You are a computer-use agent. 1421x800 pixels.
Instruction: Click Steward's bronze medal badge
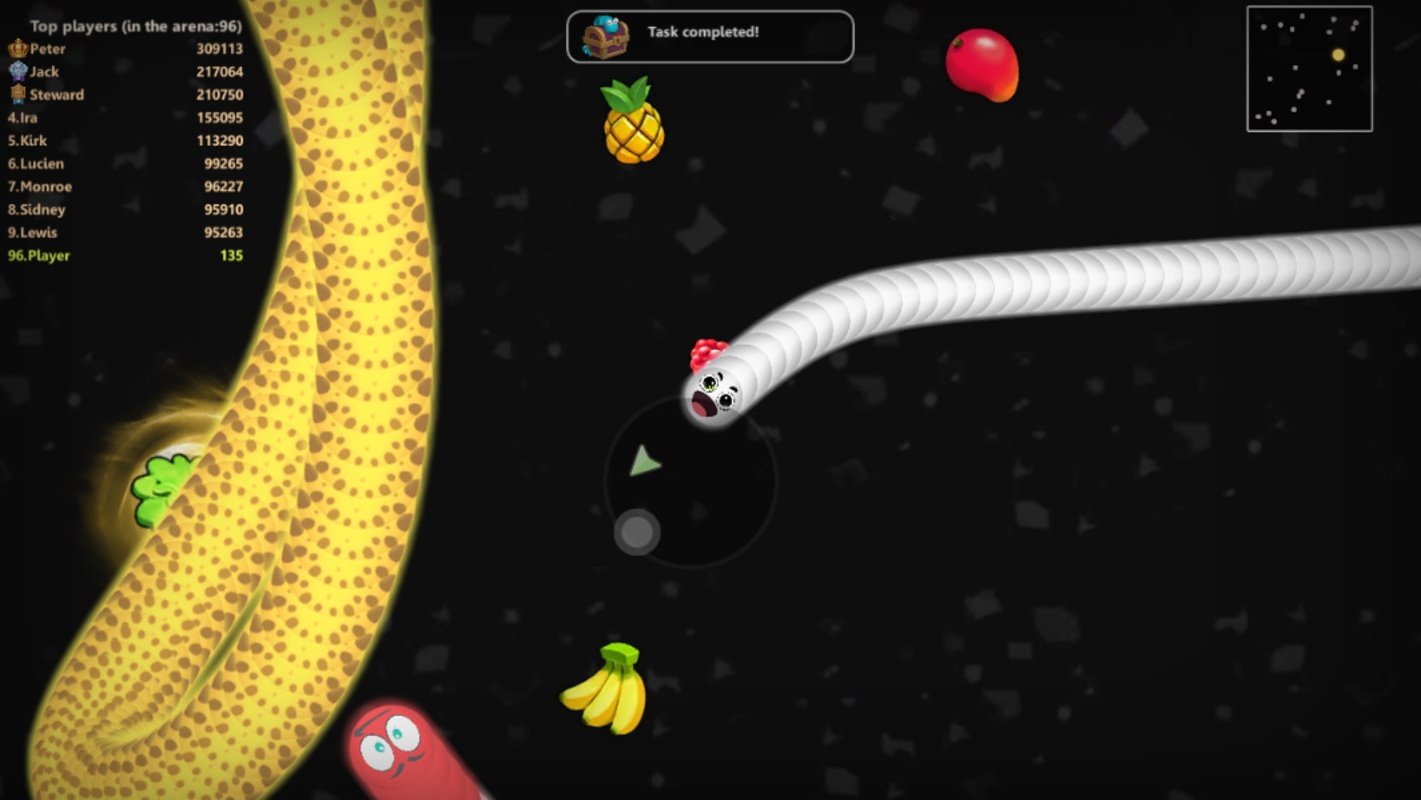click(x=20, y=94)
